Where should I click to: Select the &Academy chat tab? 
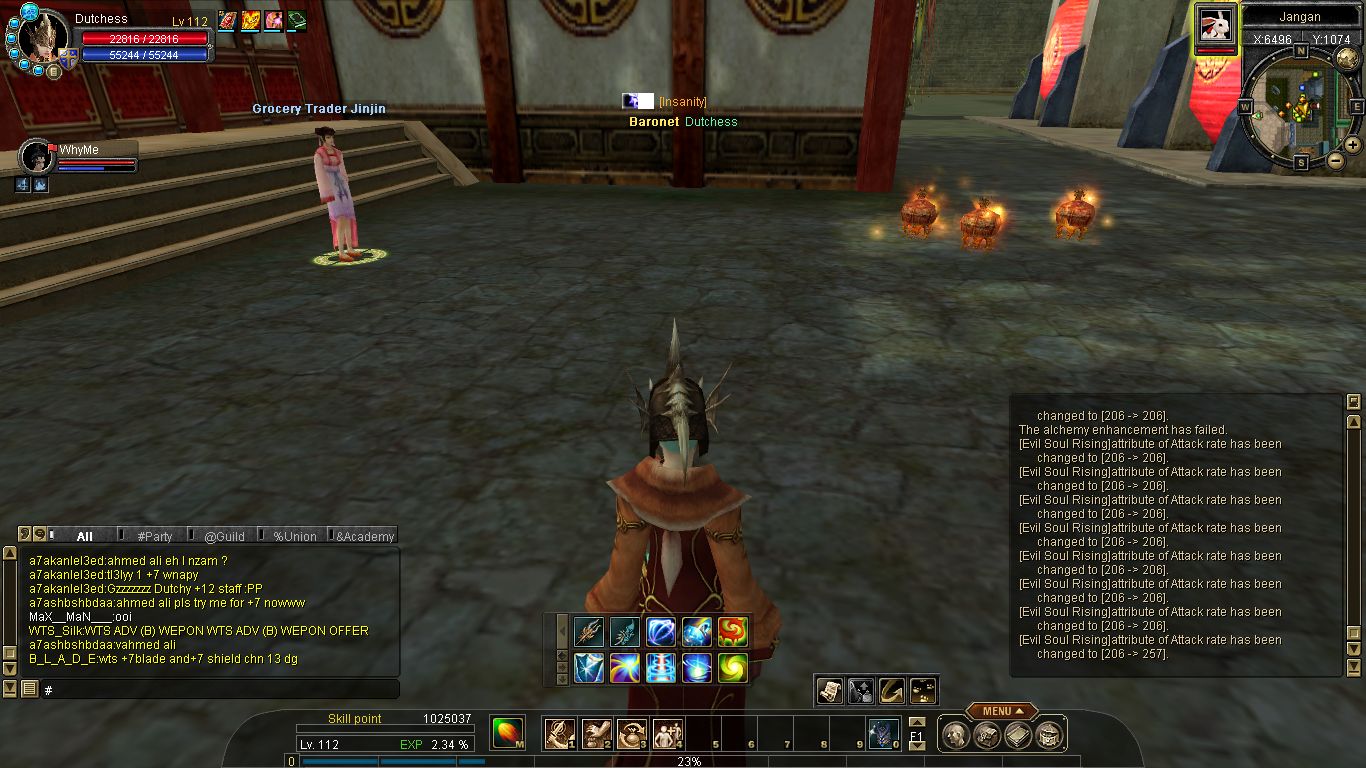[x=364, y=536]
